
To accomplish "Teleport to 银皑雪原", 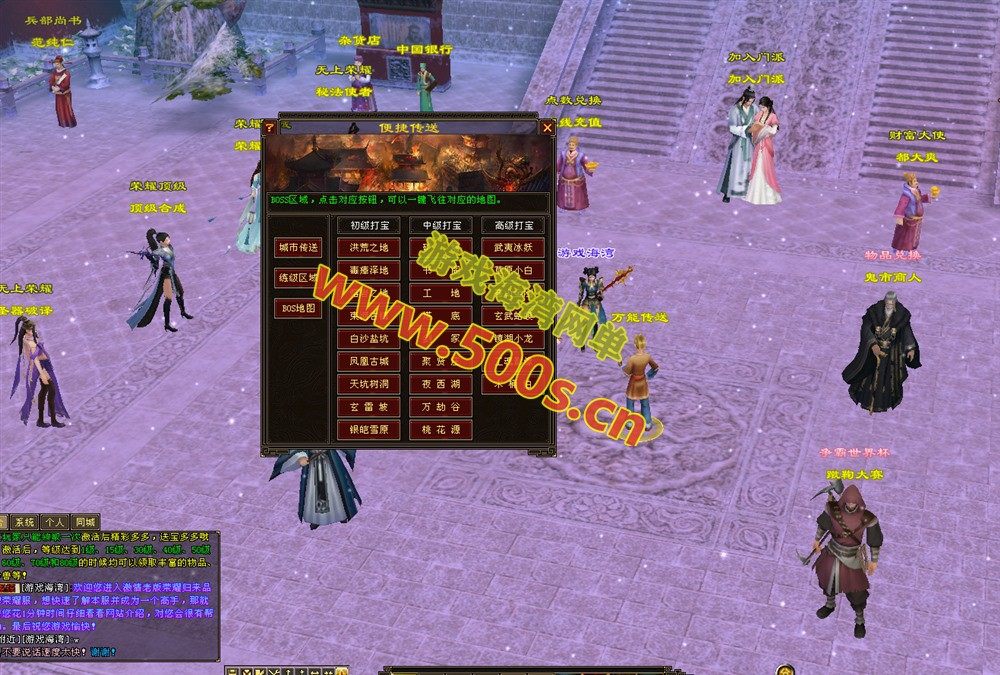I will (368, 429).
